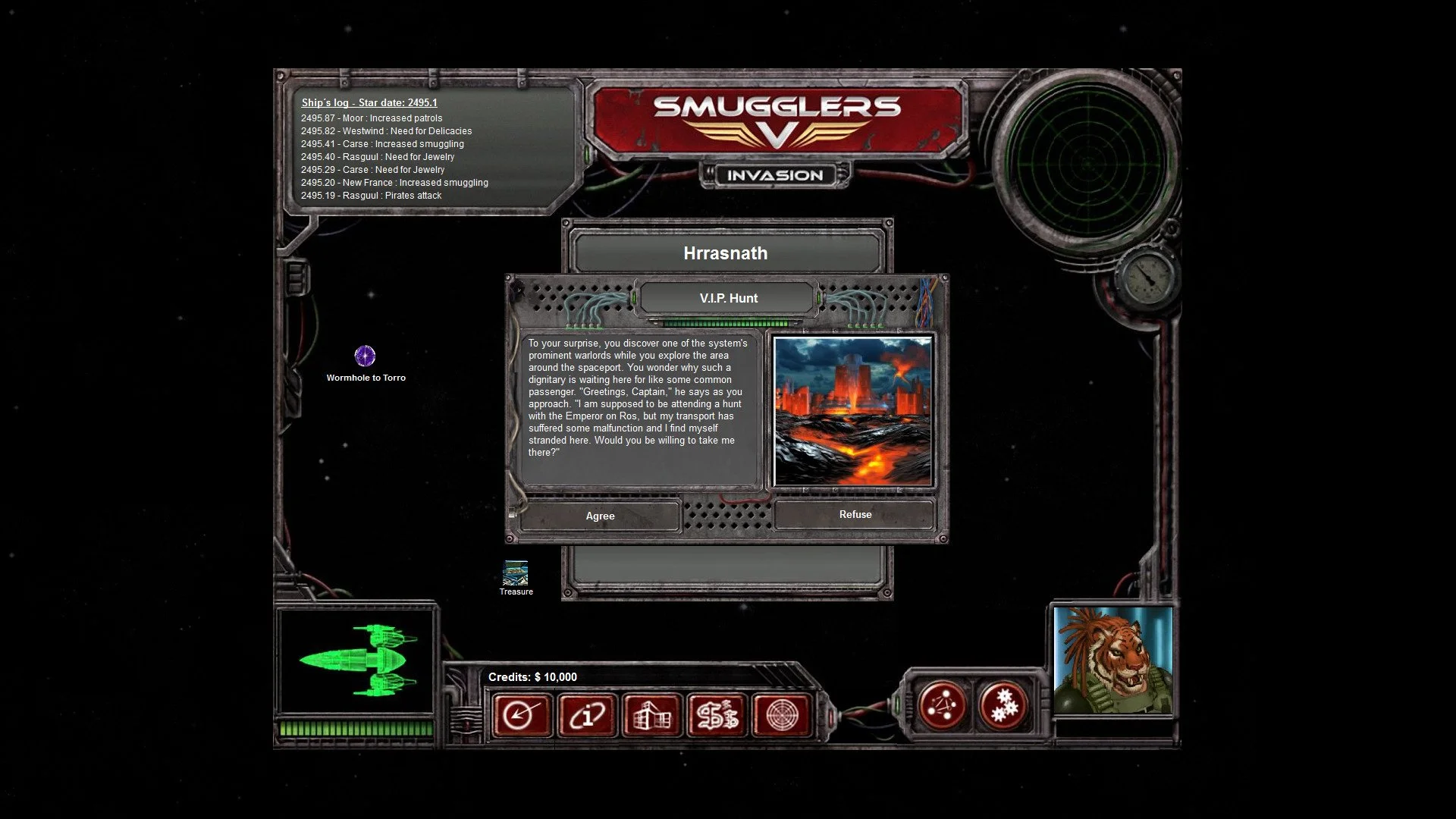Click the INVASION banner

coord(775,174)
